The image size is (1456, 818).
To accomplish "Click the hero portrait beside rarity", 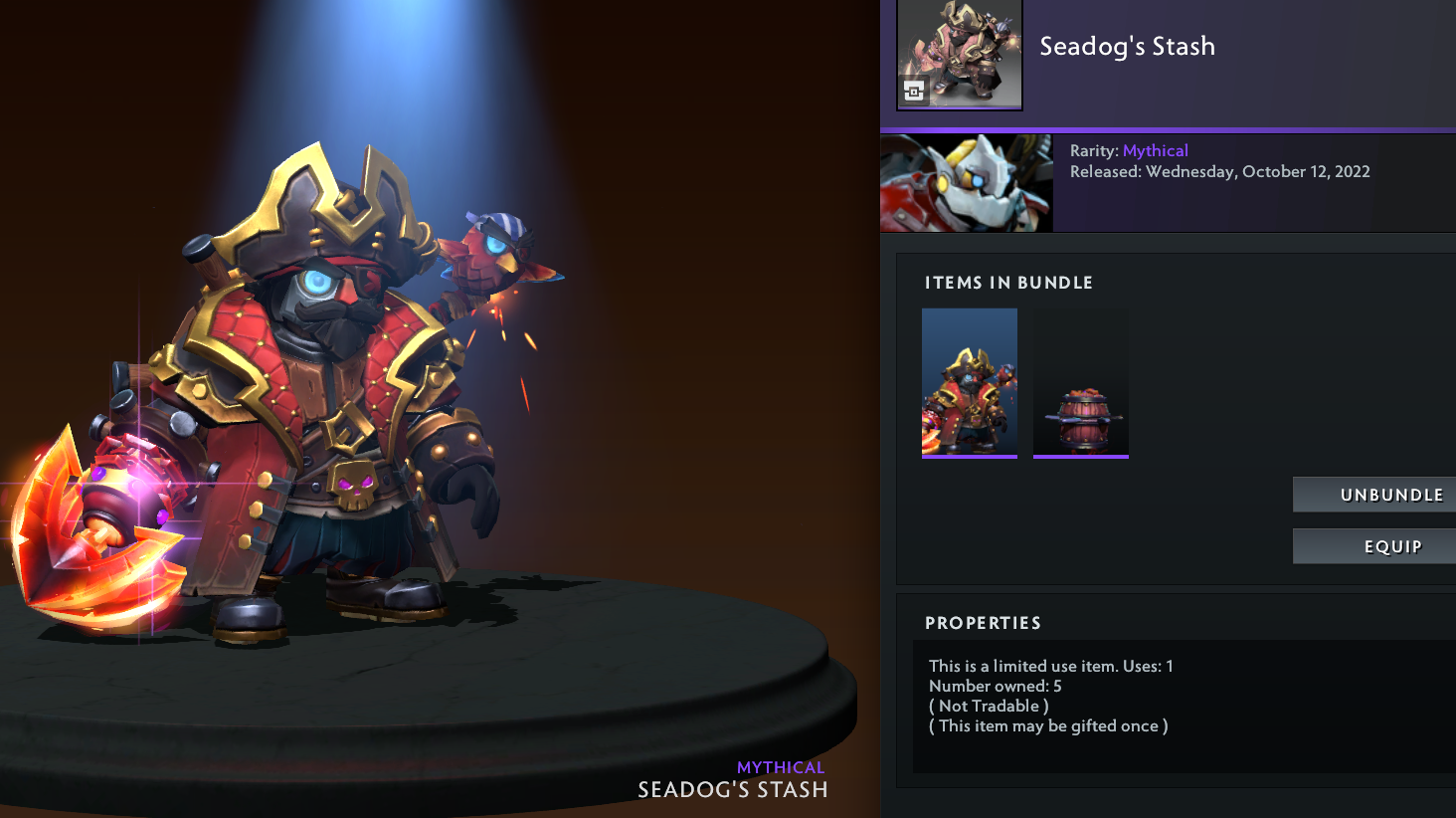I will pos(967,183).
